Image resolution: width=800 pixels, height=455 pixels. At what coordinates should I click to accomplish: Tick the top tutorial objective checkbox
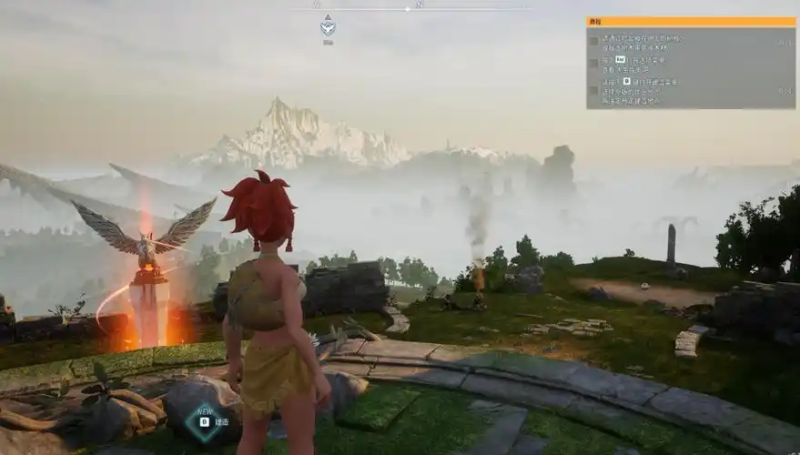[x=594, y=42]
